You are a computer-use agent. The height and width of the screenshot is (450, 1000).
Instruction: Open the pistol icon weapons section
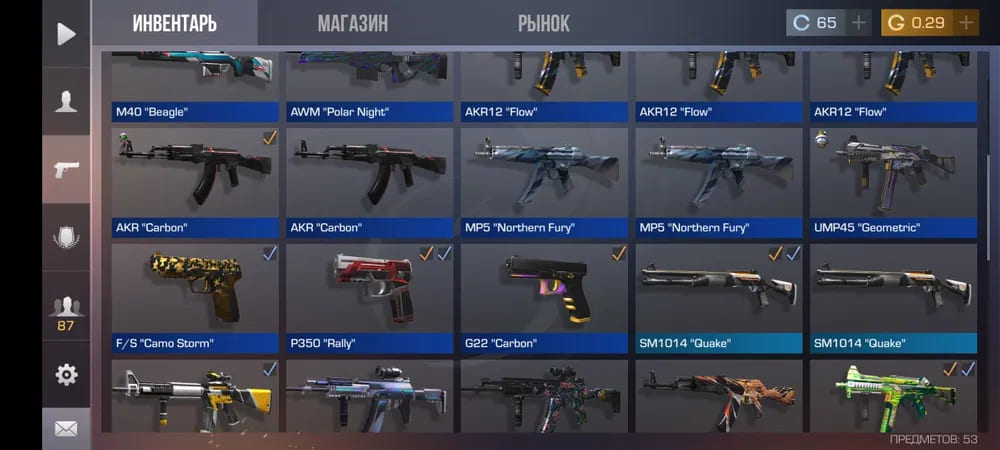click(66, 169)
